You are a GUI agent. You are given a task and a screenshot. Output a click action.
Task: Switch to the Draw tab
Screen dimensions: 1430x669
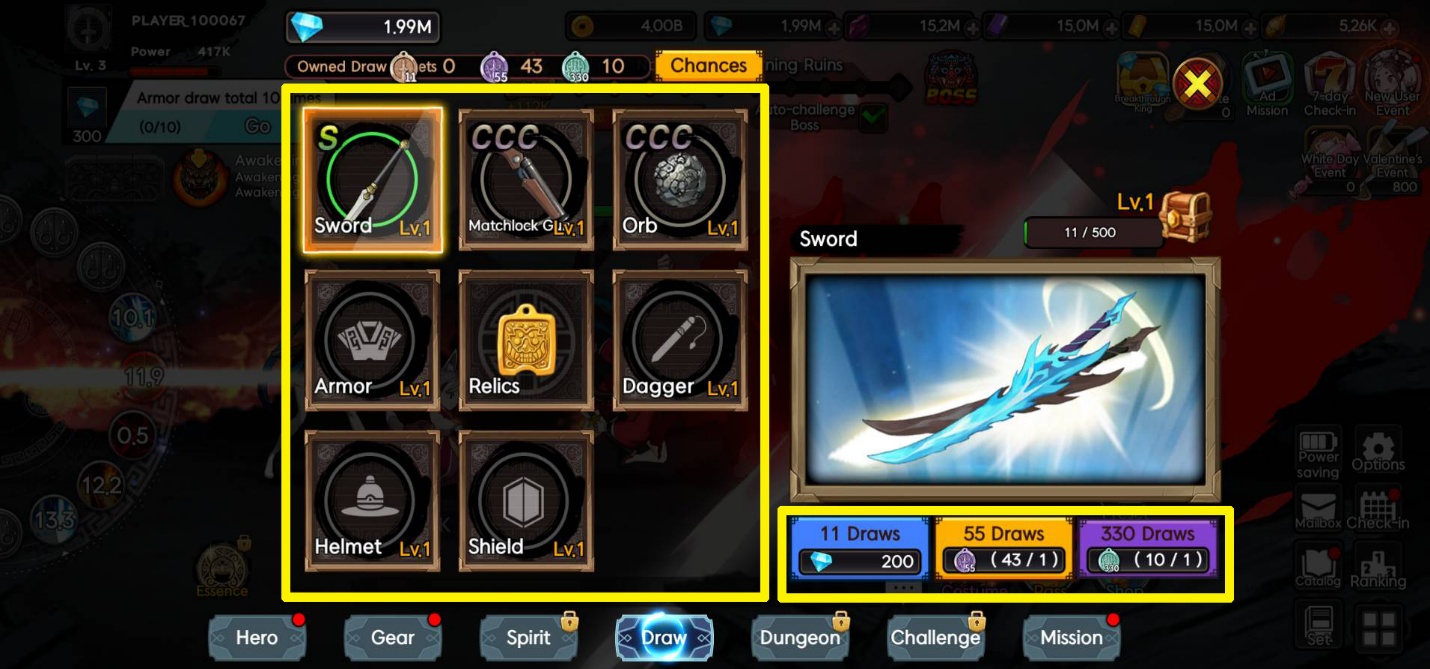664,637
